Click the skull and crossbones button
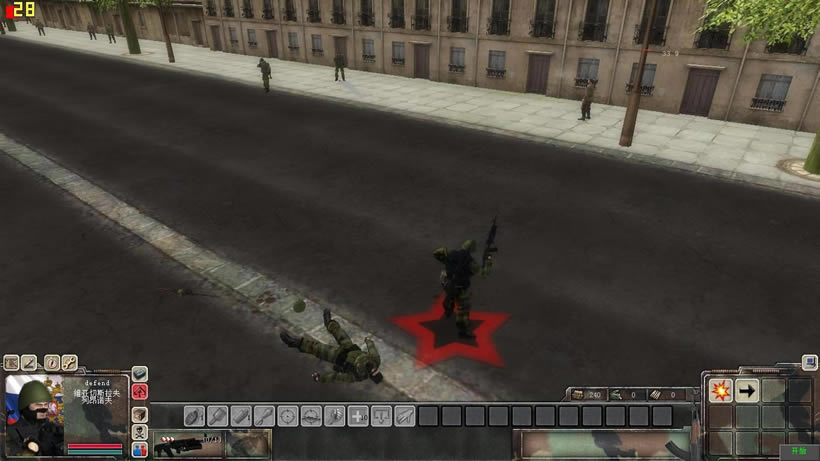 pyautogui.click(x=140, y=432)
